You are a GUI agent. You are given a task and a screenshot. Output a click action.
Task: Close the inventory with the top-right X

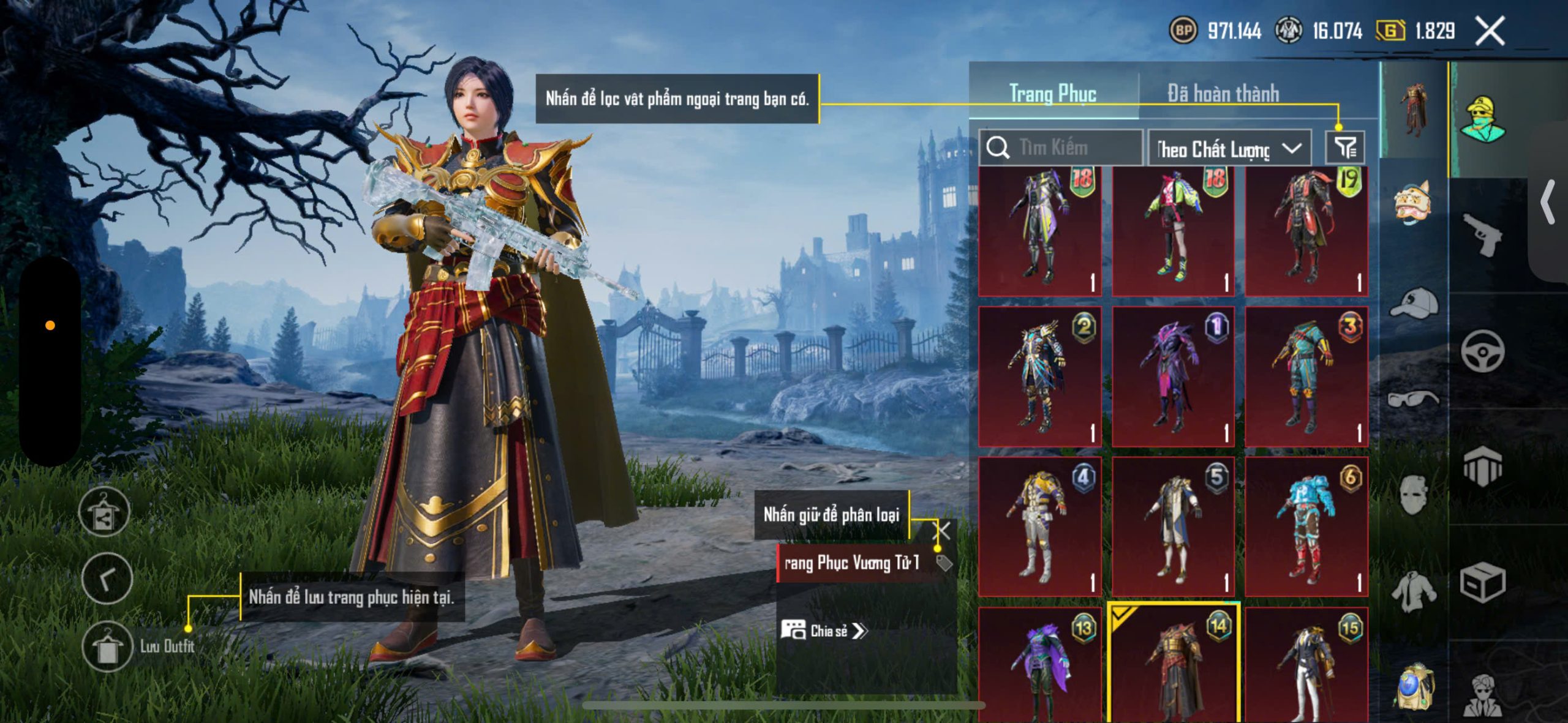(1490, 31)
